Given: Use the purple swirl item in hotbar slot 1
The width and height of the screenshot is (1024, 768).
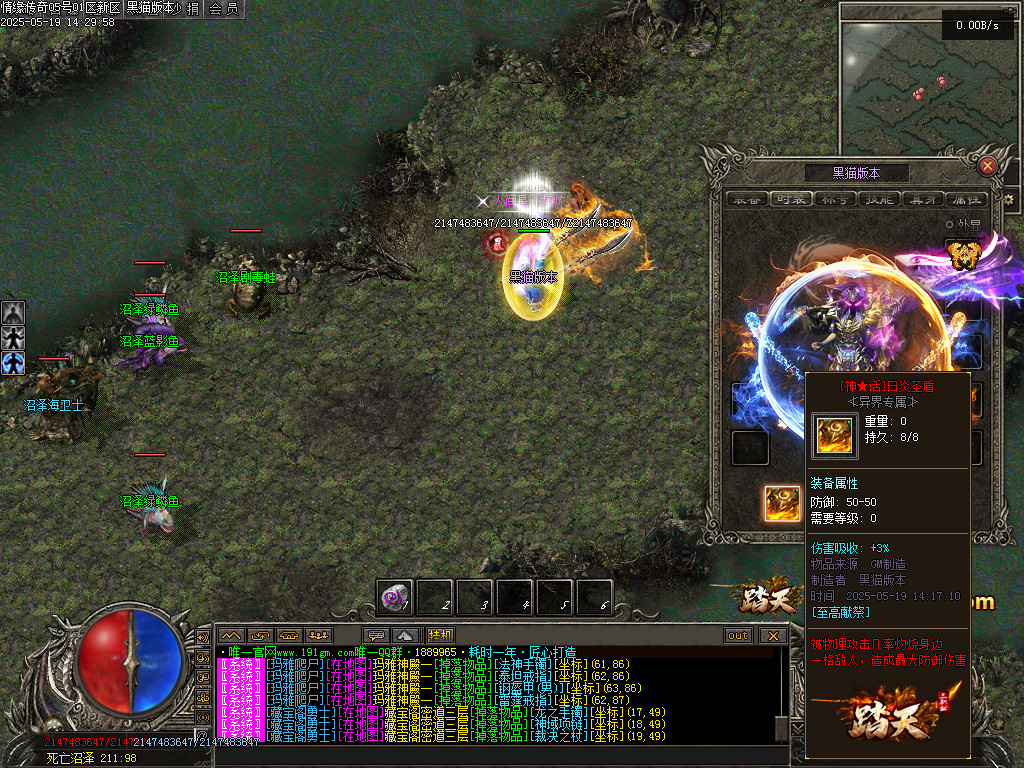Looking at the screenshot, I should point(396,598).
